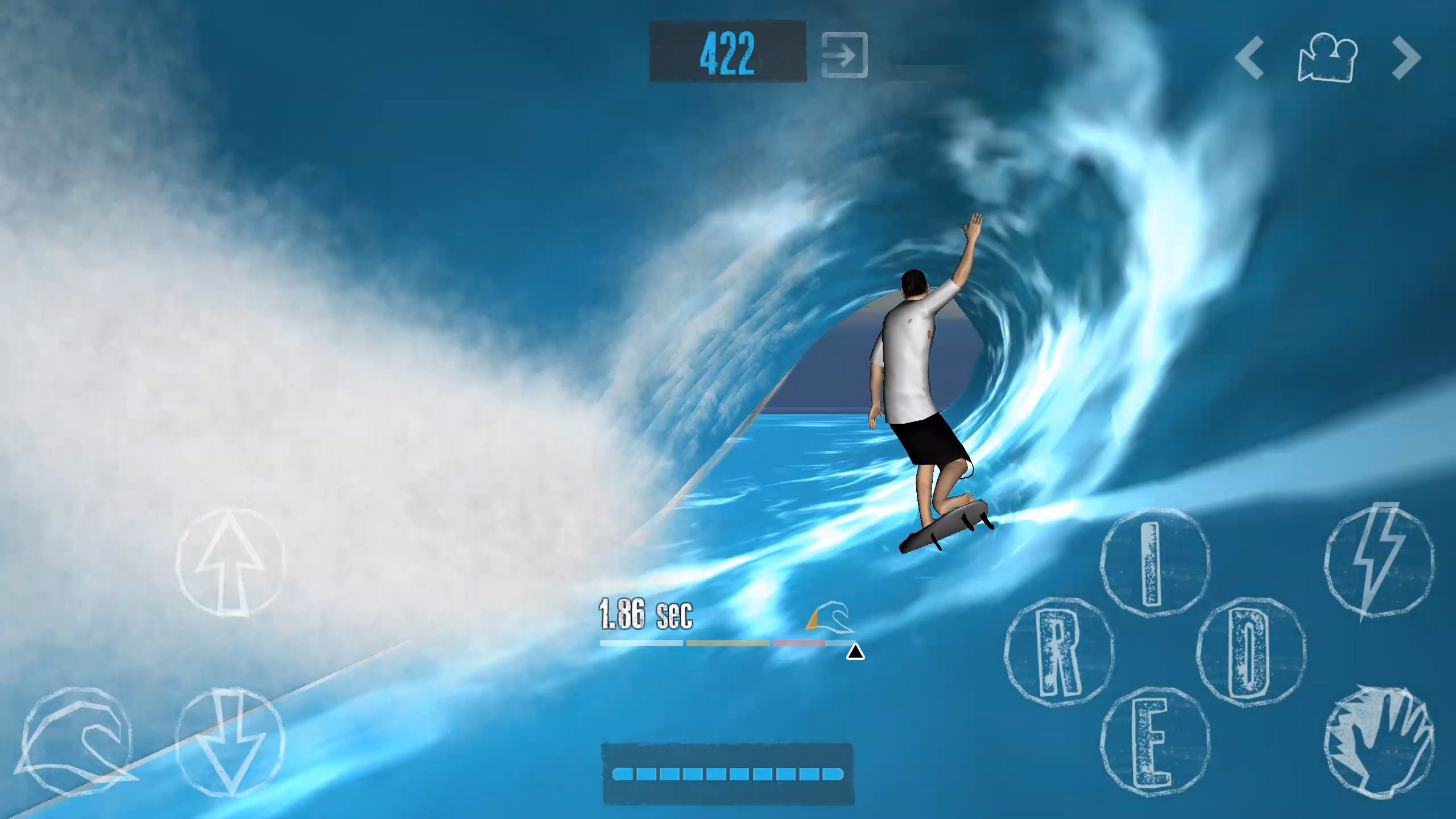
Task: Tap the black triangle marker on the meter
Action: 855,653
